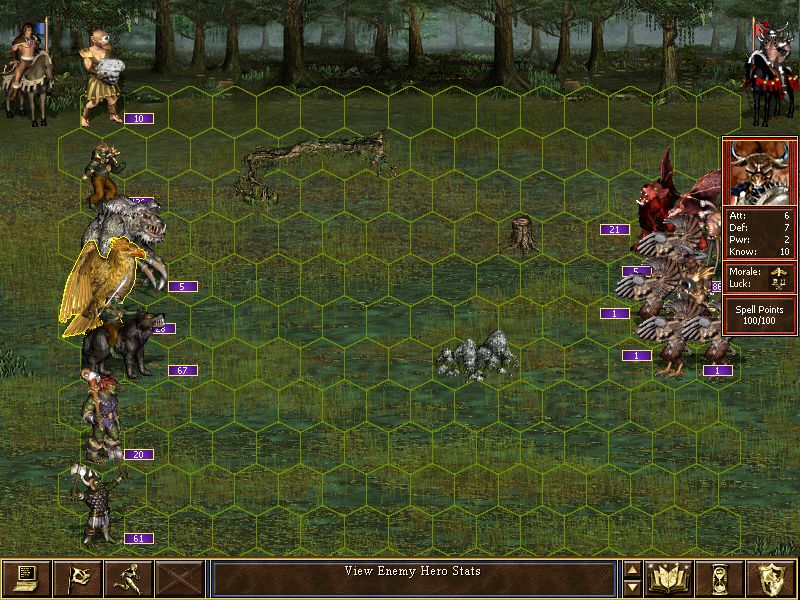The image size is (800, 600).
Task: Defend with the shield button
Action: pyautogui.click(x=773, y=577)
